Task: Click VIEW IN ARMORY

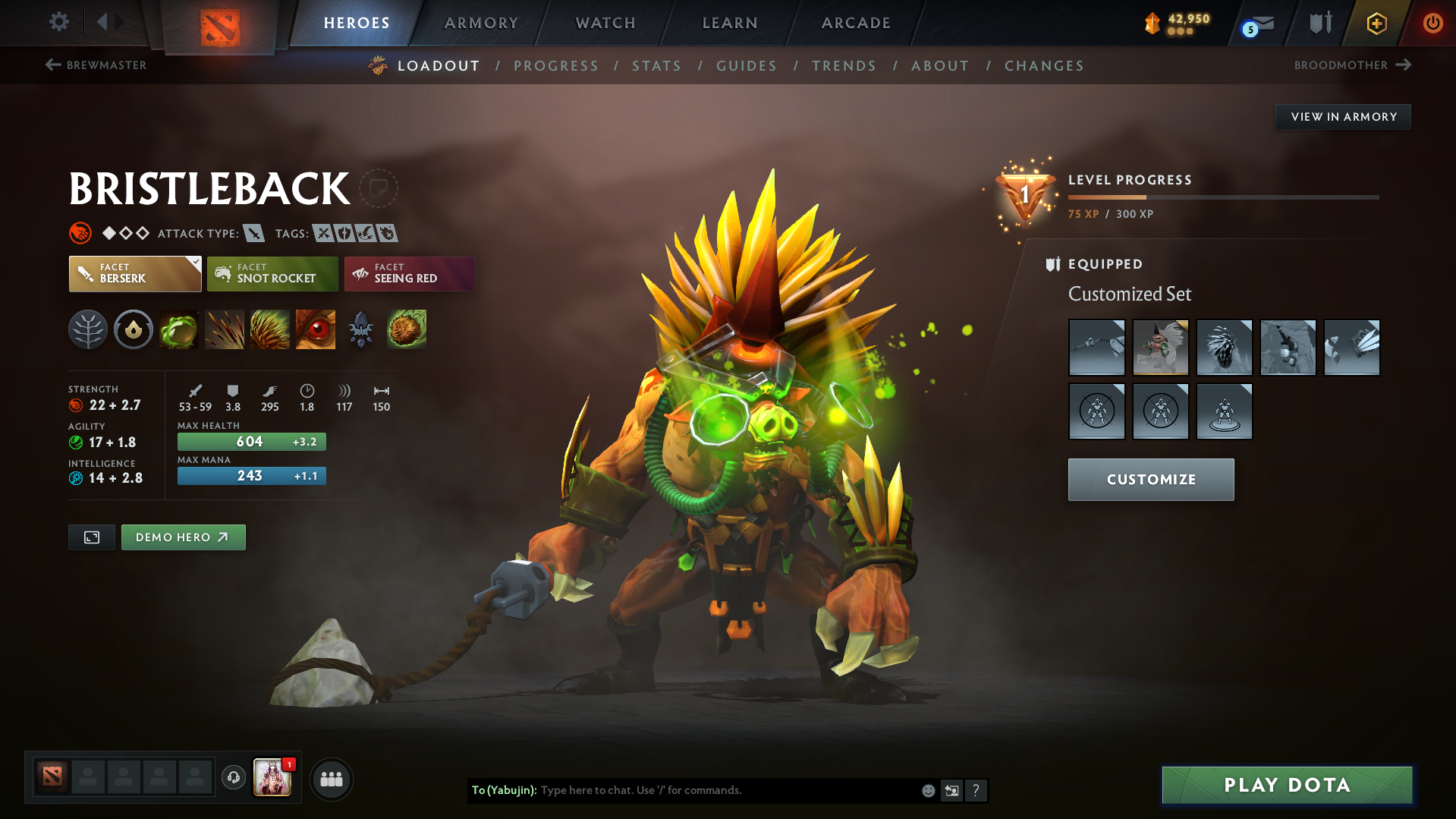Action: (x=1343, y=116)
